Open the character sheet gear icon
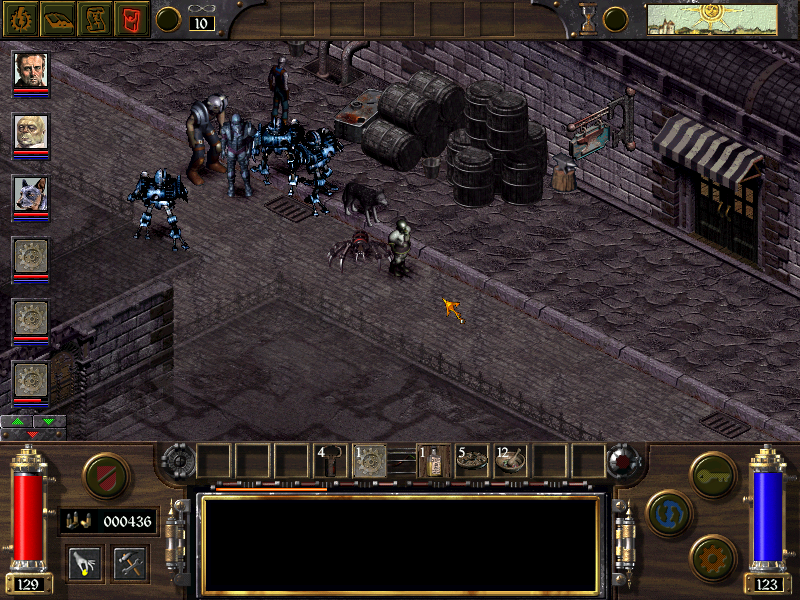 click(20, 18)
